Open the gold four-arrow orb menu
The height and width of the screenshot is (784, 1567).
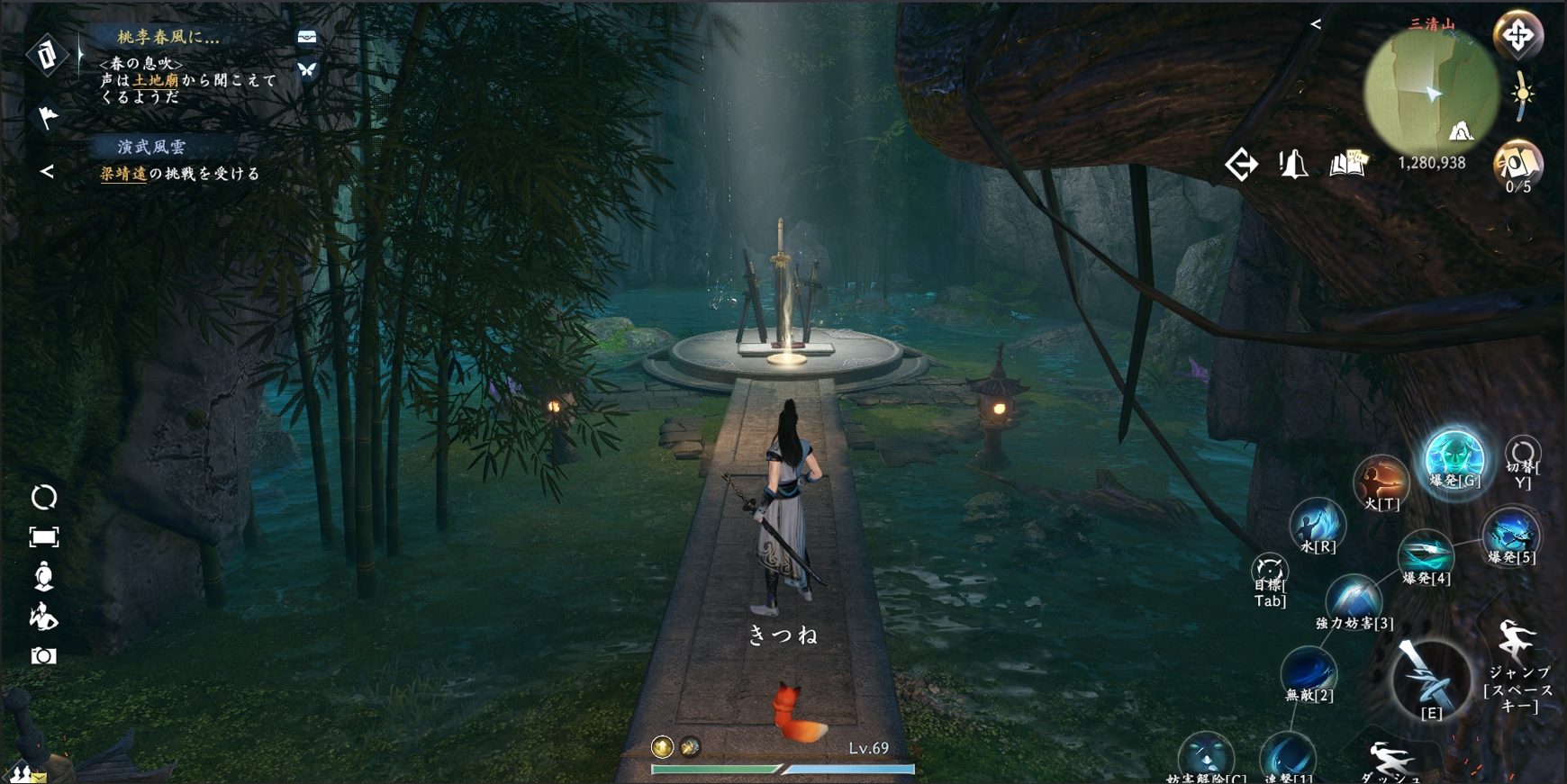coord(1518,36)
